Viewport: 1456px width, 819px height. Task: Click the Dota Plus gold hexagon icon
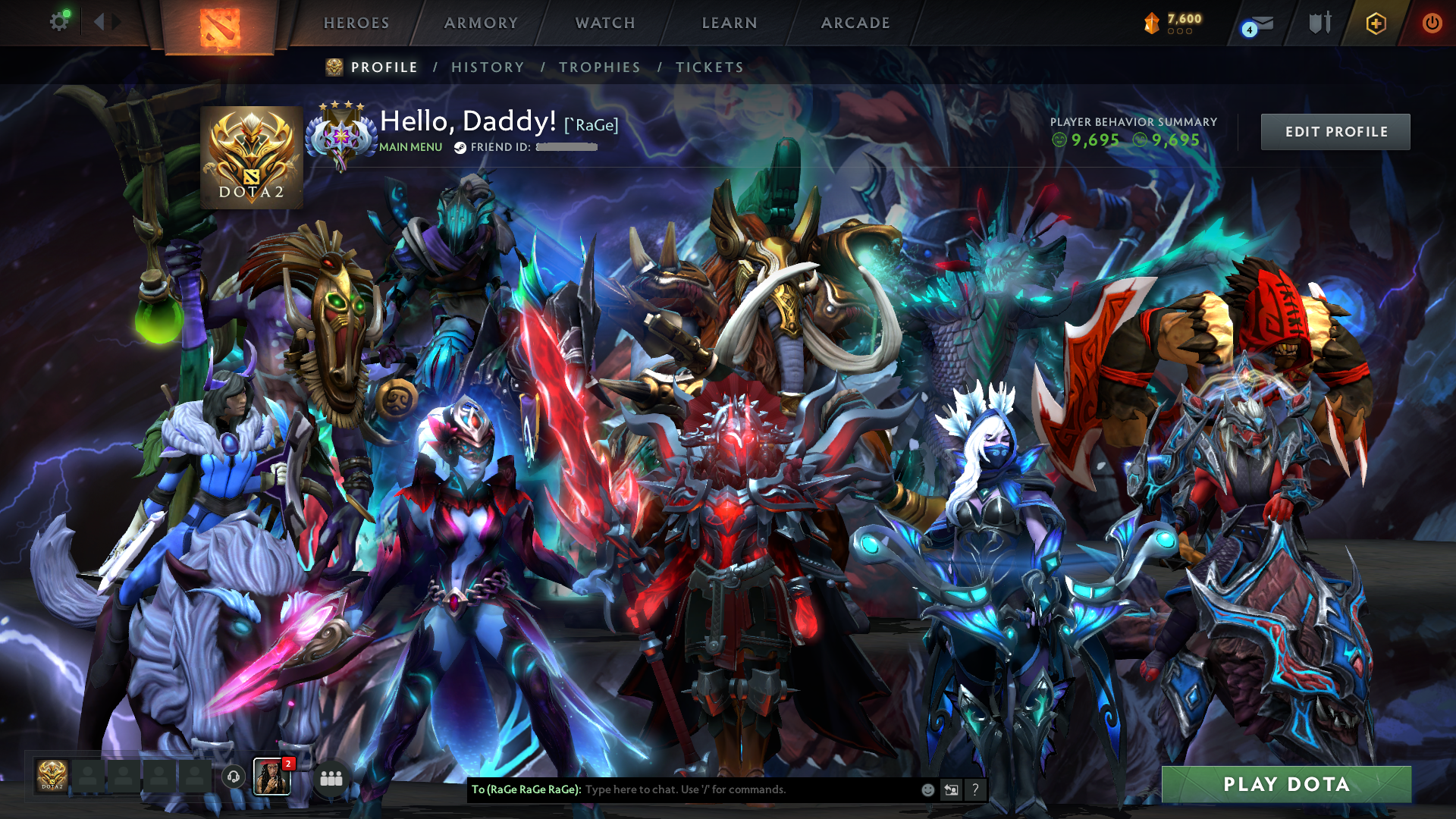1376,24
